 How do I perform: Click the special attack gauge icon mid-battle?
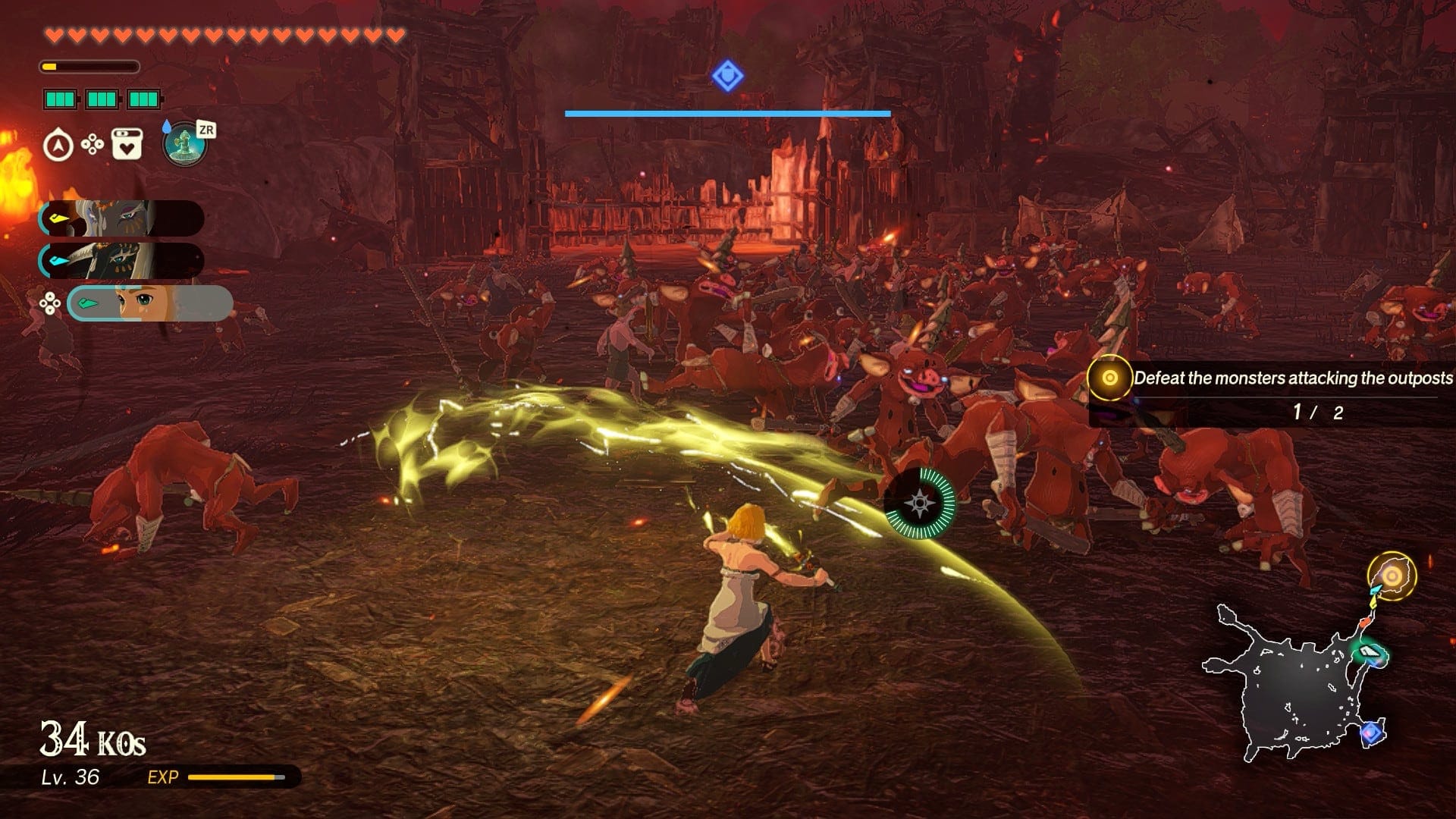pyautogui.click(x=919, y=504)
